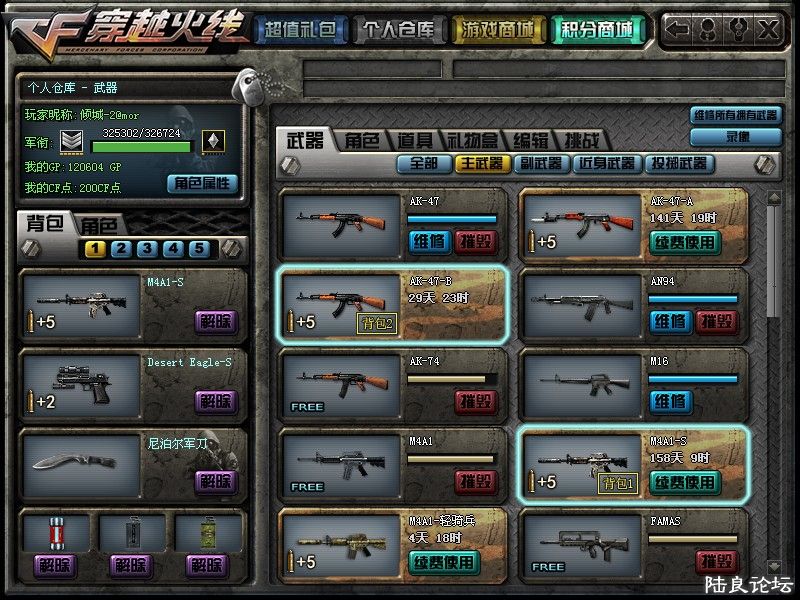
Task: Show 投掷武器 throwable weapons
Action: (679, 163)
